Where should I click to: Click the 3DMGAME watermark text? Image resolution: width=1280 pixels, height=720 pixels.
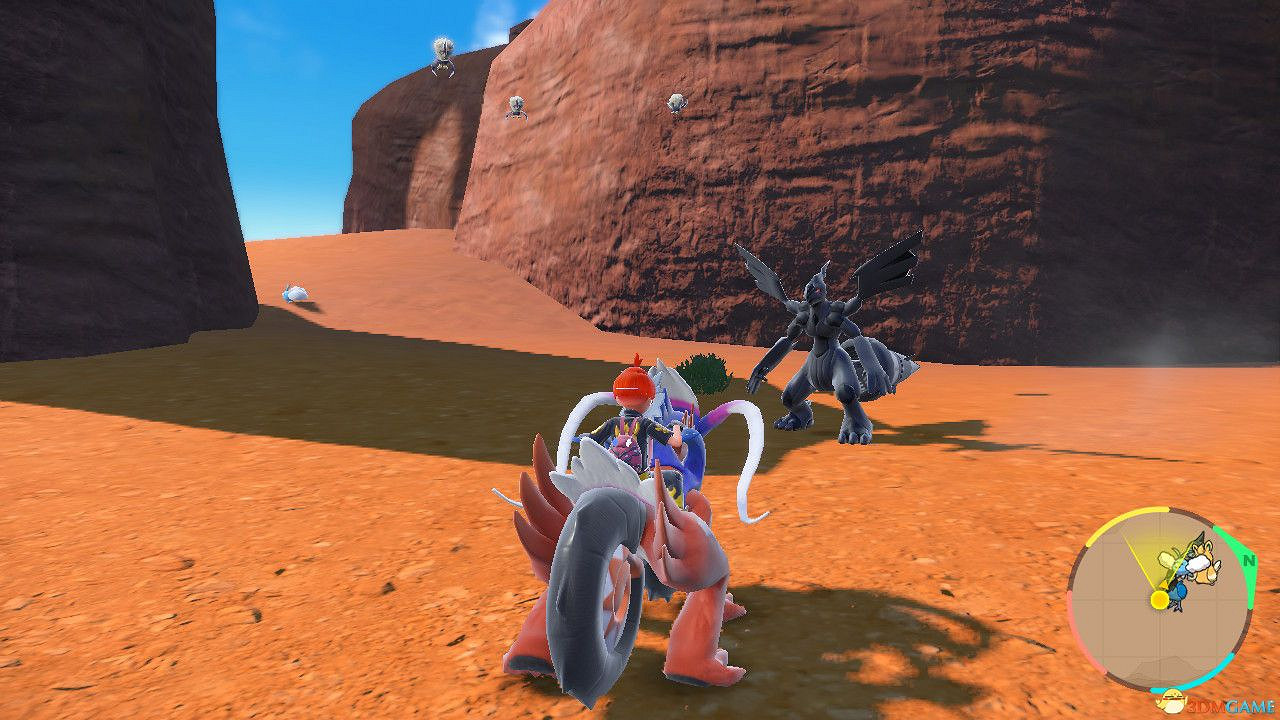click(1225, 705)
